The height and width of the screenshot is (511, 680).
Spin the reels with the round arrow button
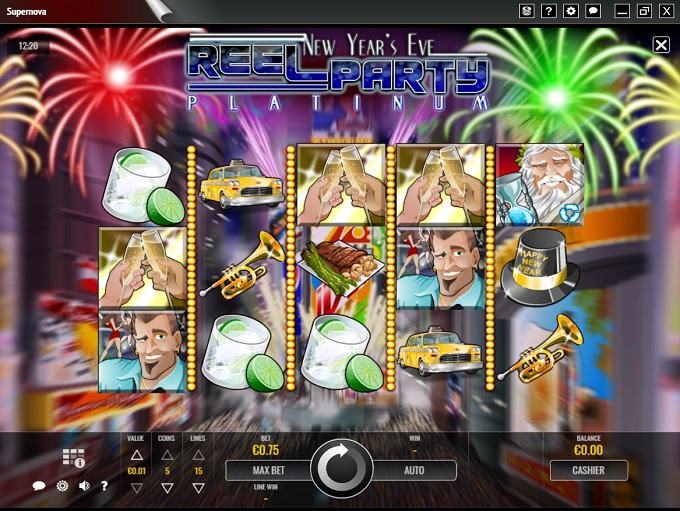click(x=342, y=468)
